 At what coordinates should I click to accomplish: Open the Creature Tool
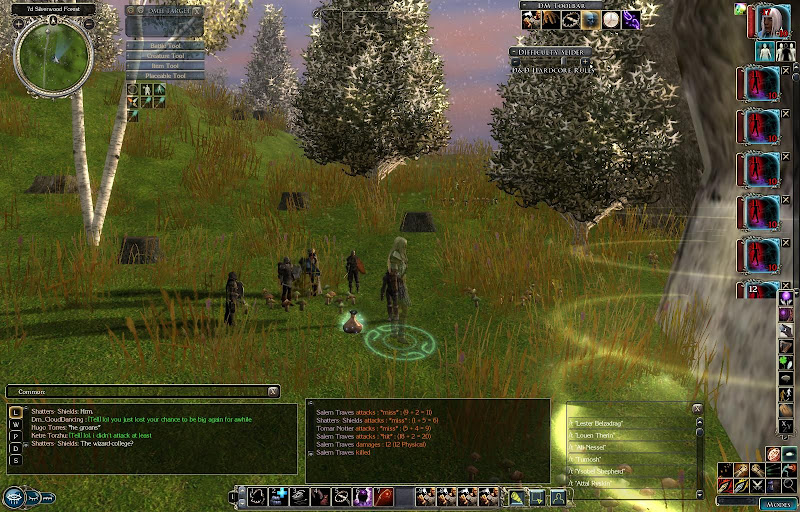tap(164, 56)
